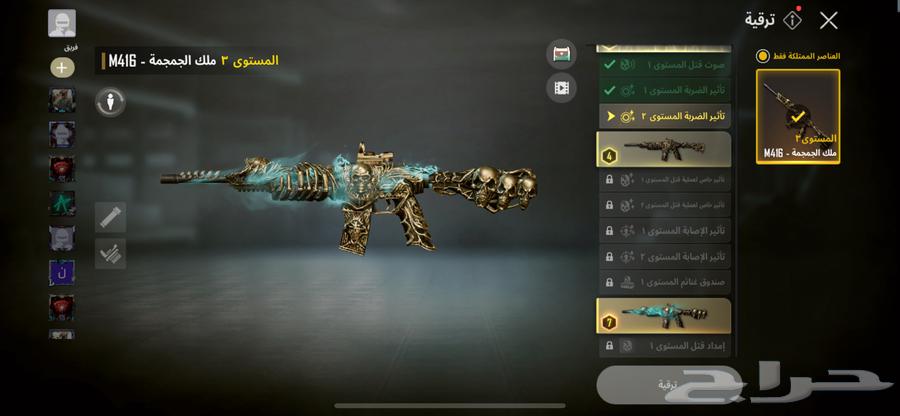Toggle the character view round icon
Image resolution: width=900 pixels, height=416 pixels.
(110, 101)
